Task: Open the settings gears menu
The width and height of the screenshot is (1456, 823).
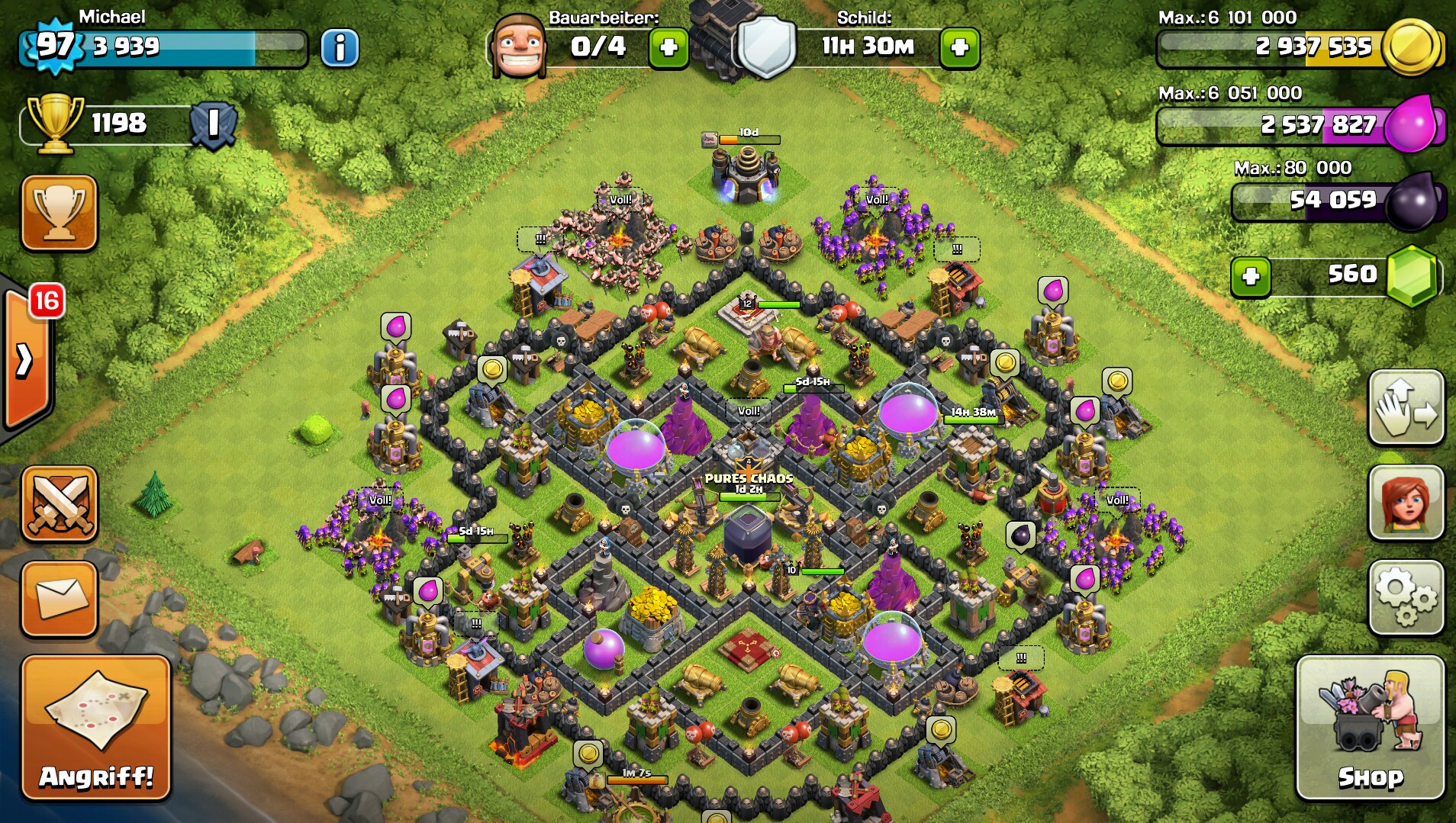Action: (1406, 598)
